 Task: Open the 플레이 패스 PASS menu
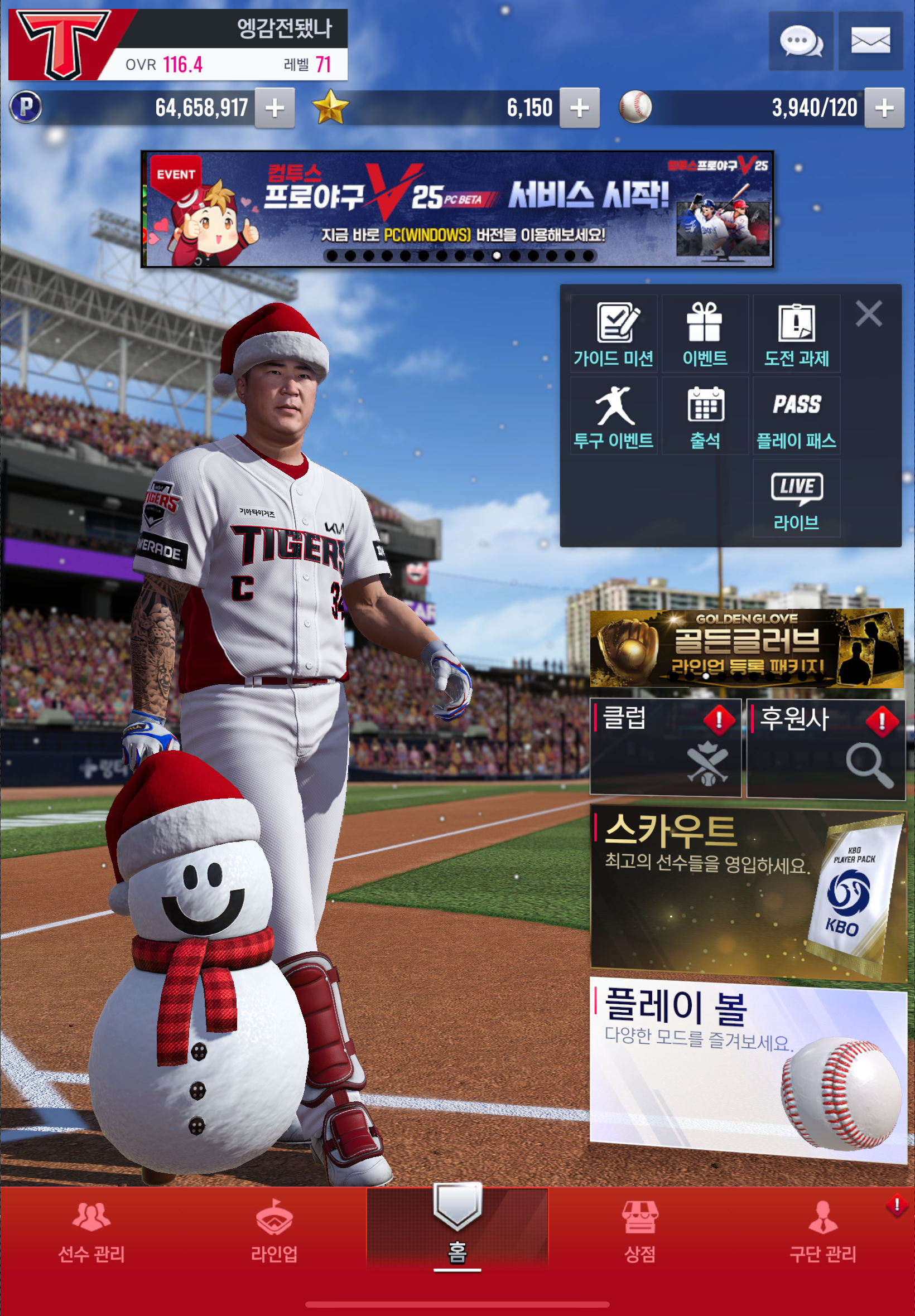click(x=796, y=416)
